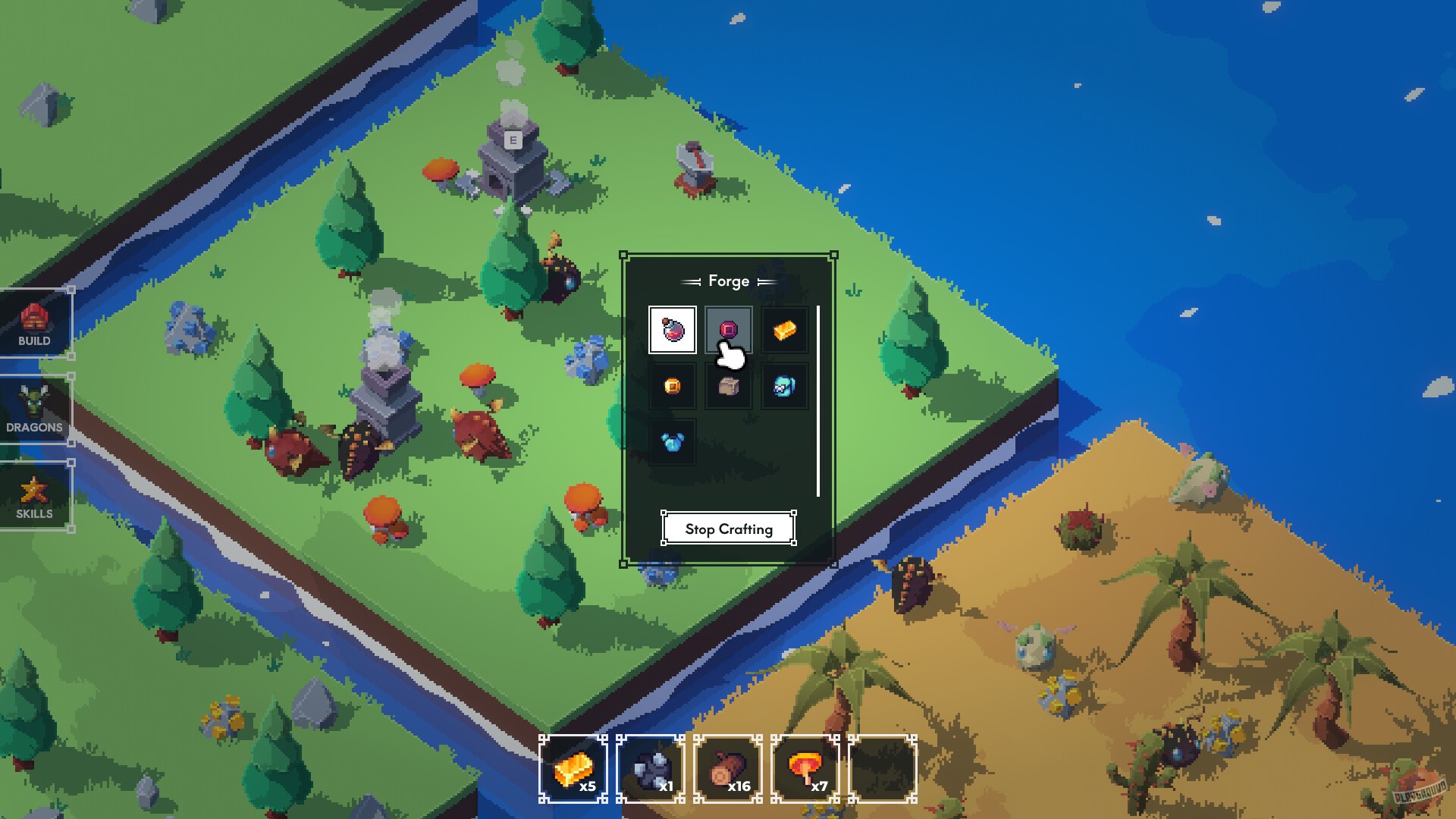Select the red potion crafting recipe
1456x819 pixels.
pyautogui.click(x=672, y=329)
